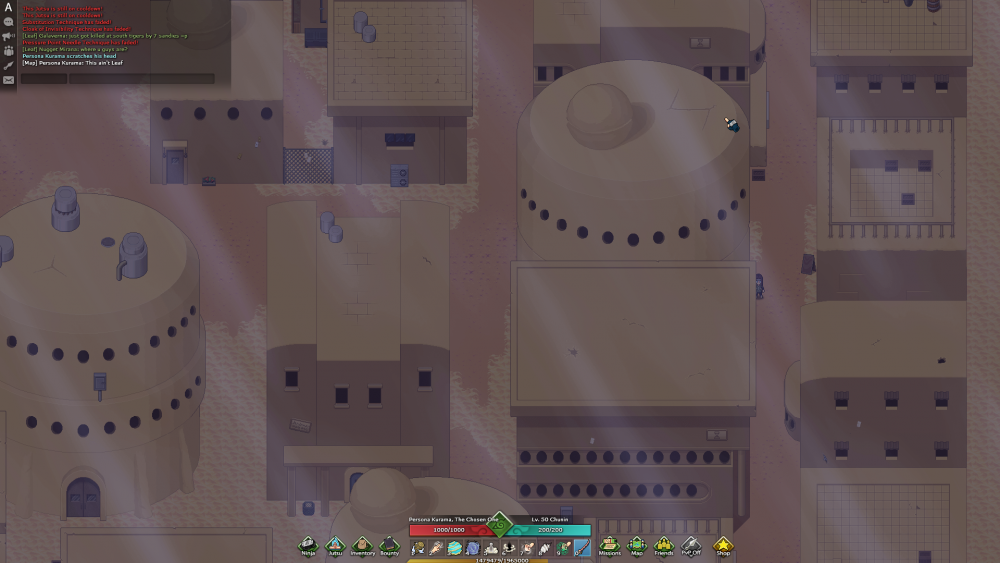This screenshot has height=563, width=1000.
Task: Open the Missions scroll
Action: pyautogui.click(x=609, y=545)
